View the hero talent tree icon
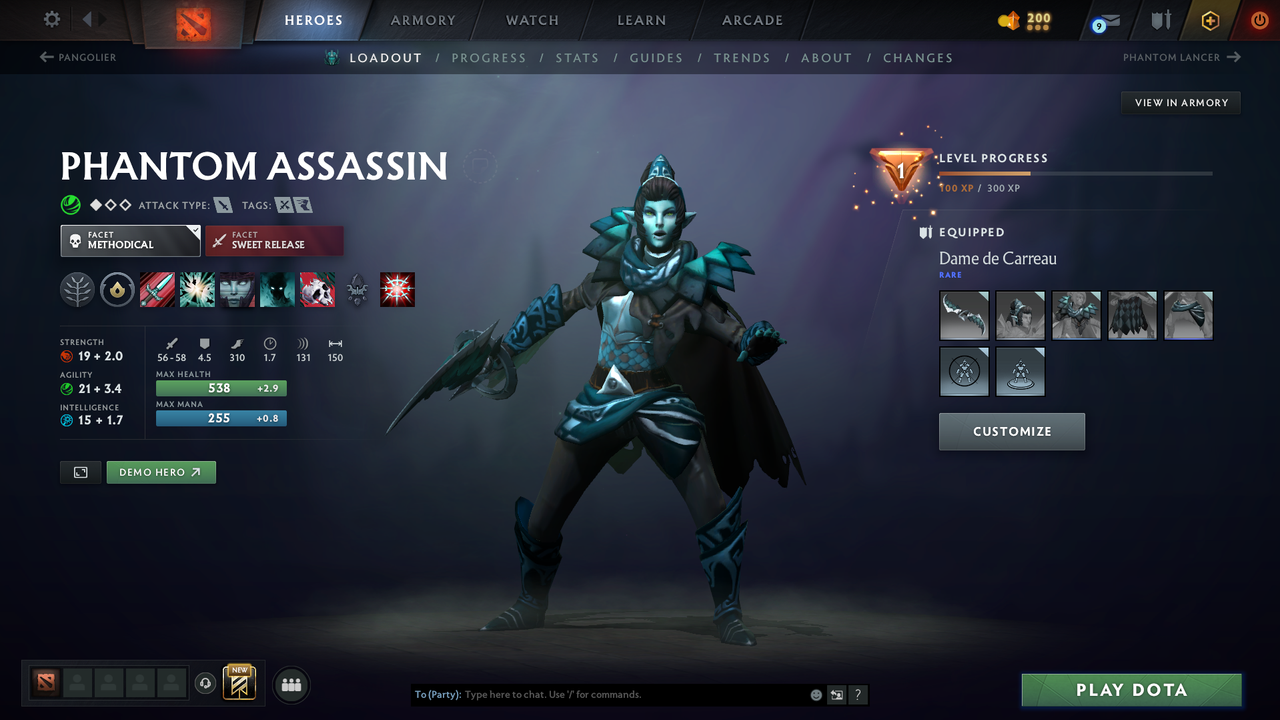The height and width of the screenshot is (720, 1280). 77,290
